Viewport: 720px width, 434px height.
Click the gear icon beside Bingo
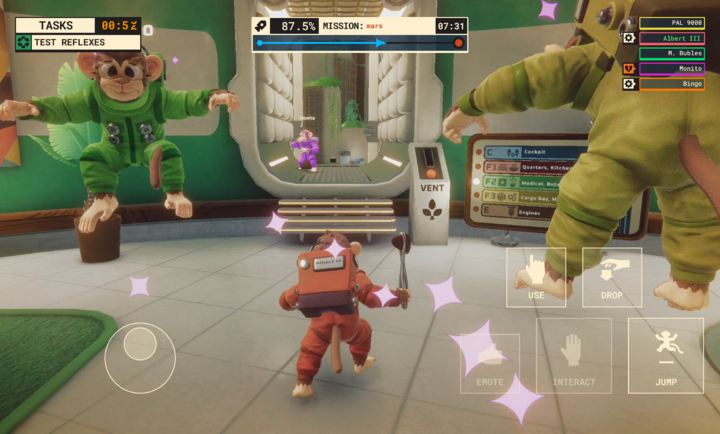[x=630, y=84]
